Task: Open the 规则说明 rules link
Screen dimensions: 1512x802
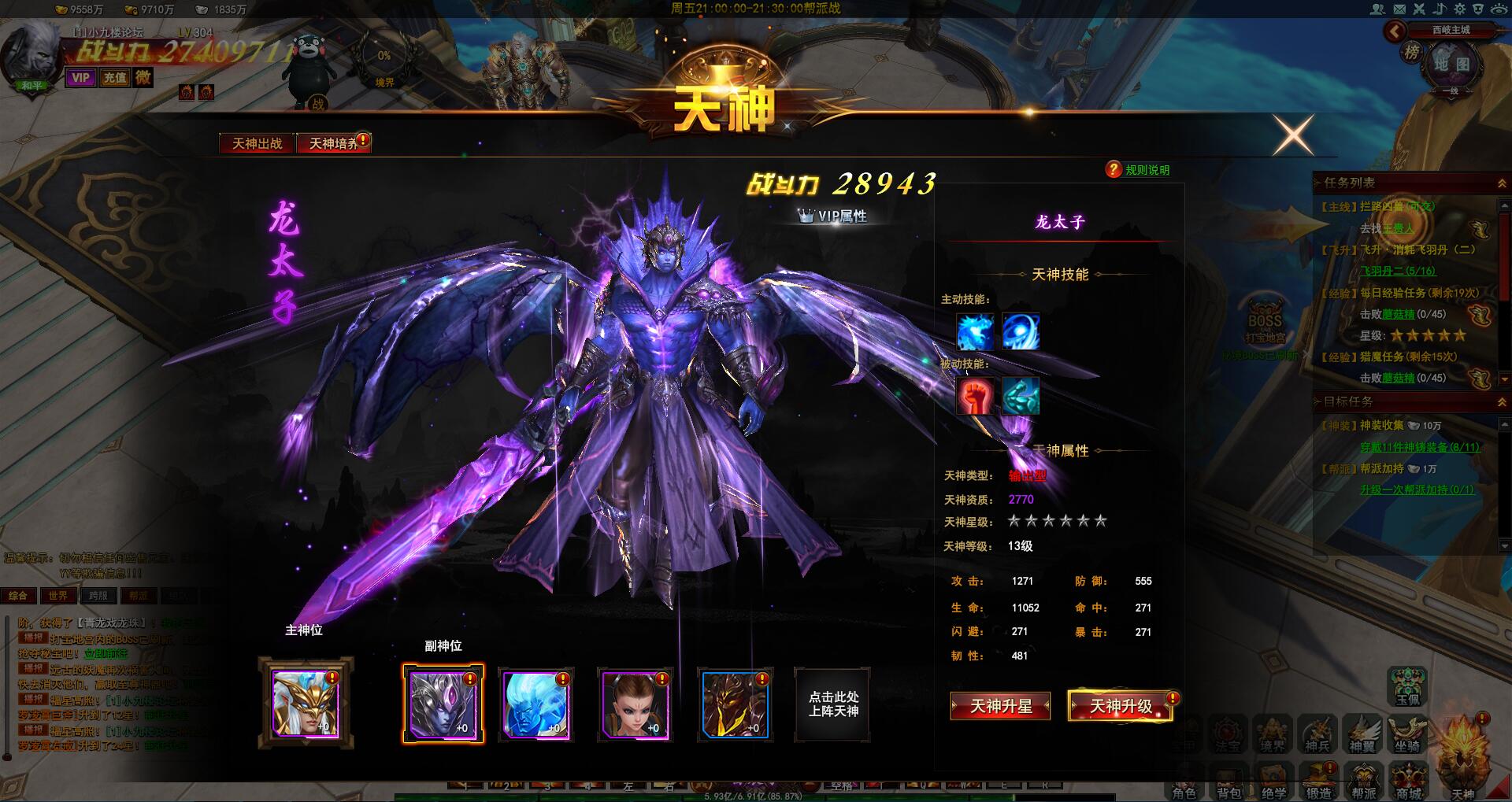Action: coord(1146,169)
